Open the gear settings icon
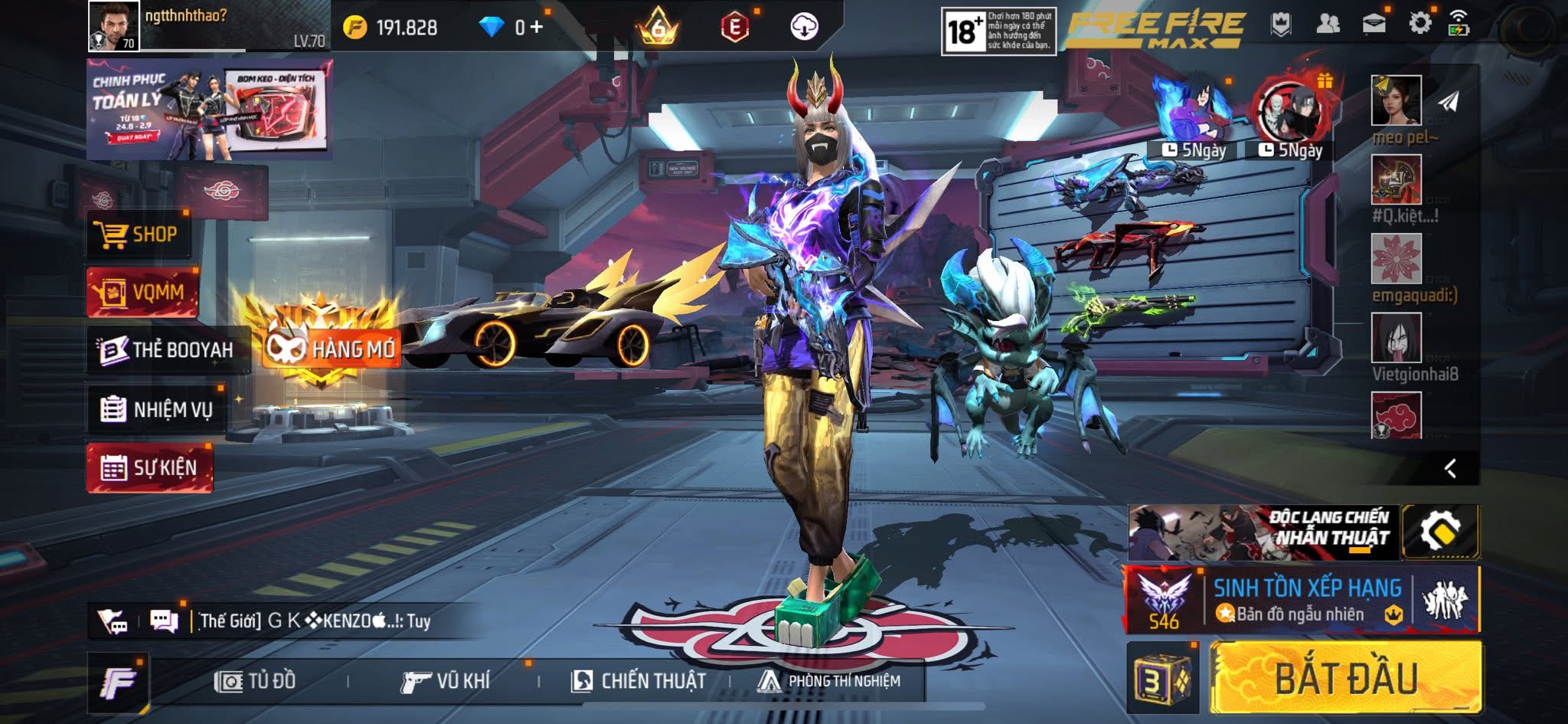Viewport: 1568px width, 724px height. click(1419, 23)
